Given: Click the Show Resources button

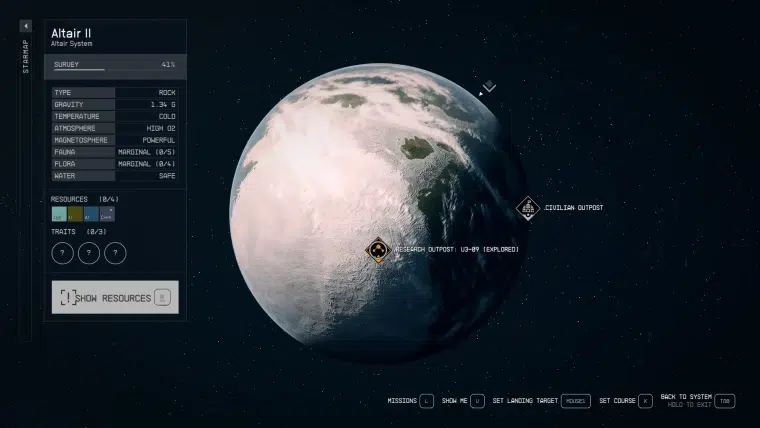Looking at the screenshot, I should [115, 297].
